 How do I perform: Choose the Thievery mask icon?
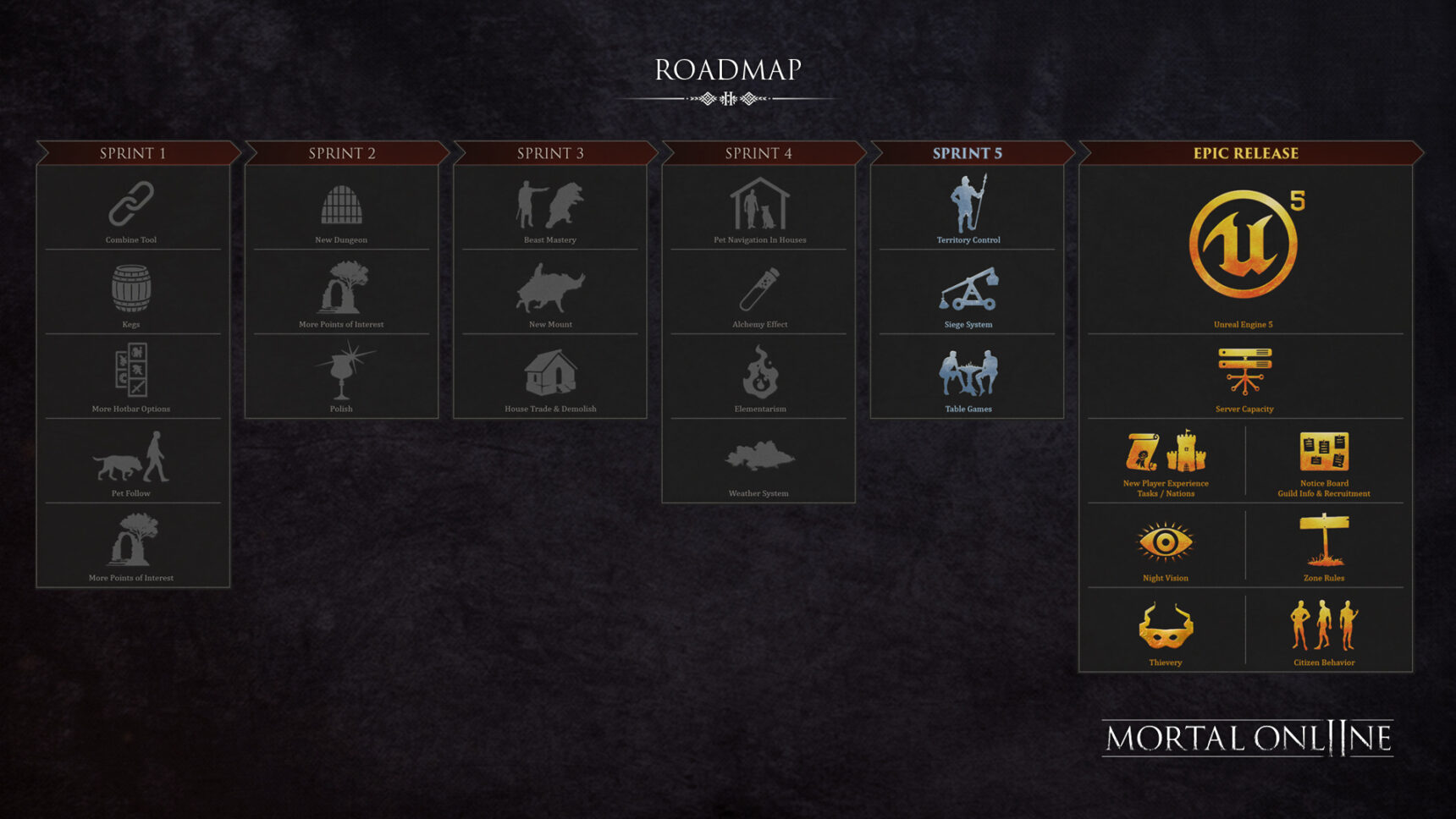click(1166, 627)
